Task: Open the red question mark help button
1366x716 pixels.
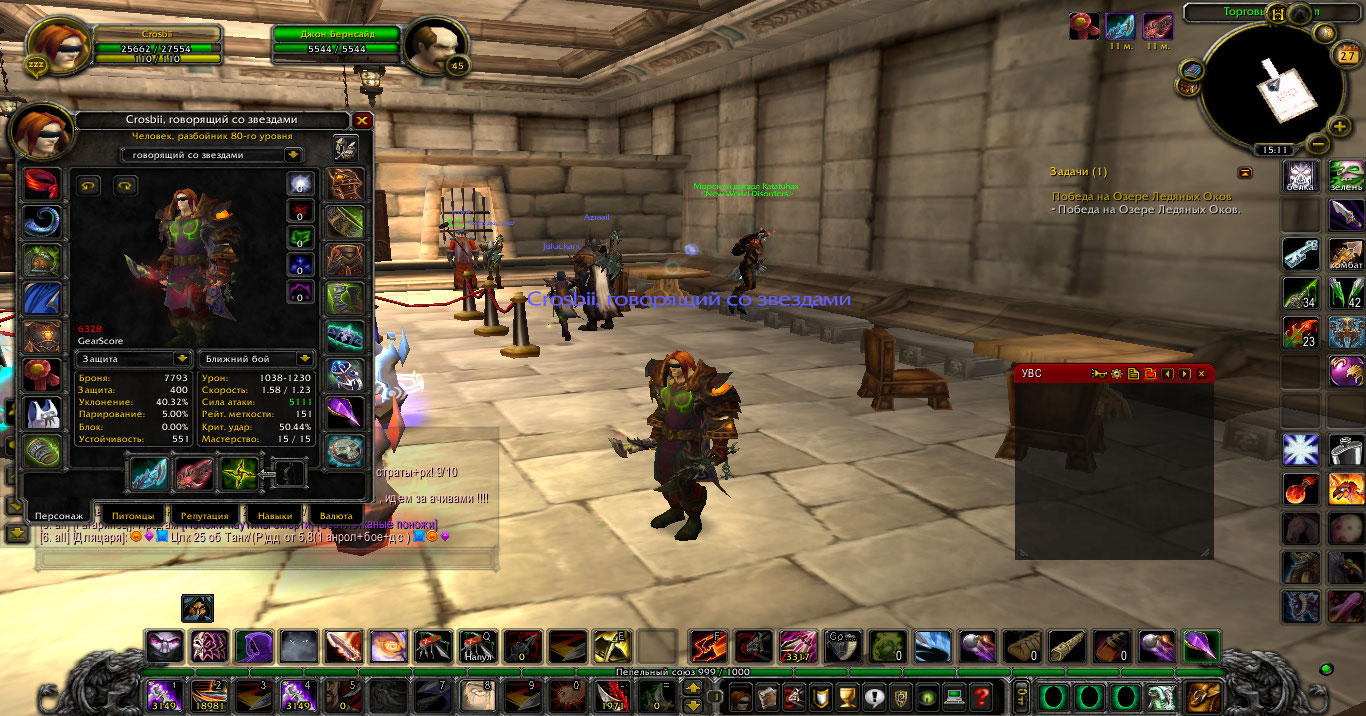Action: 982,696
